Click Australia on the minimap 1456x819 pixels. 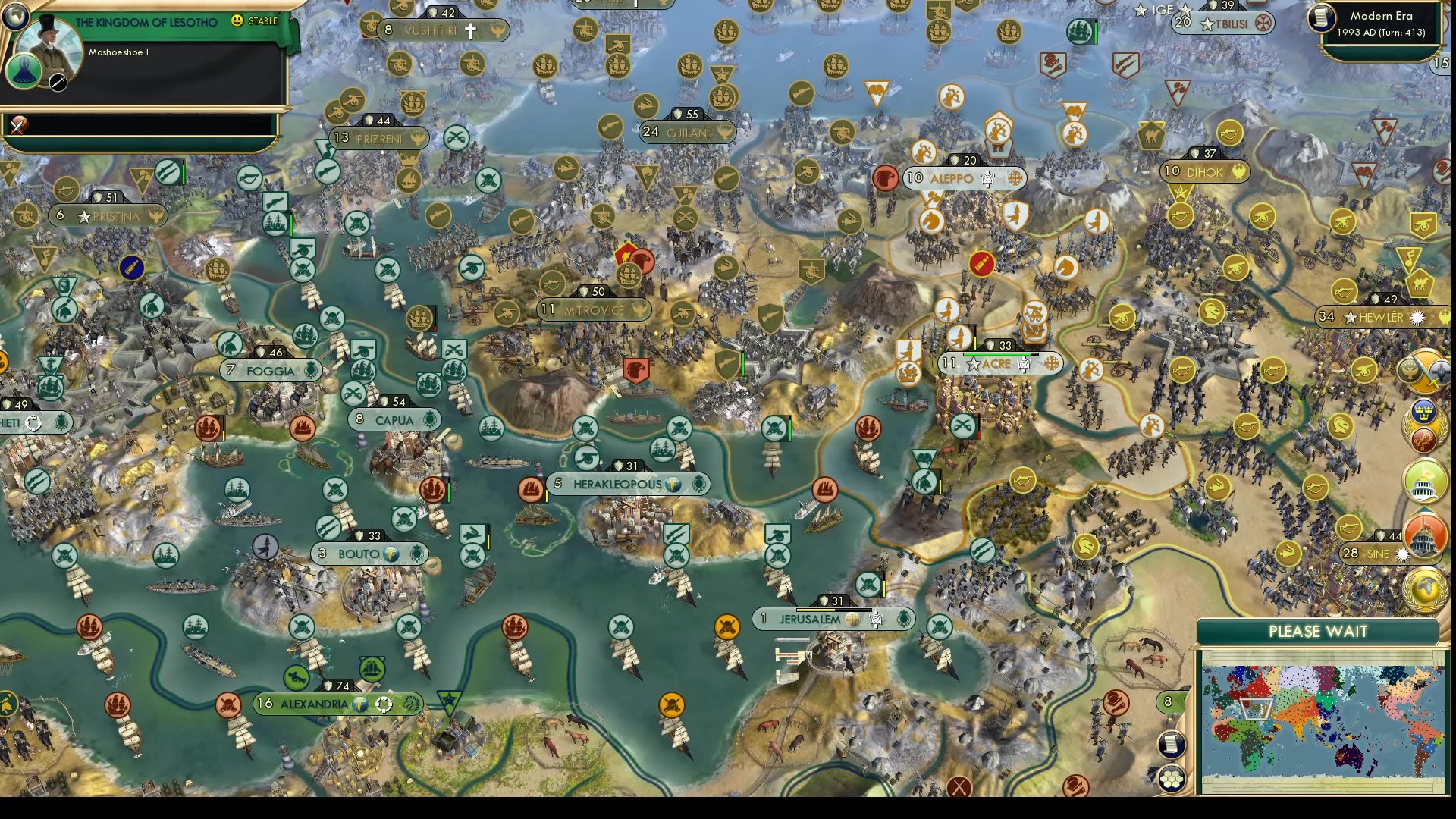coord(1350,756)
